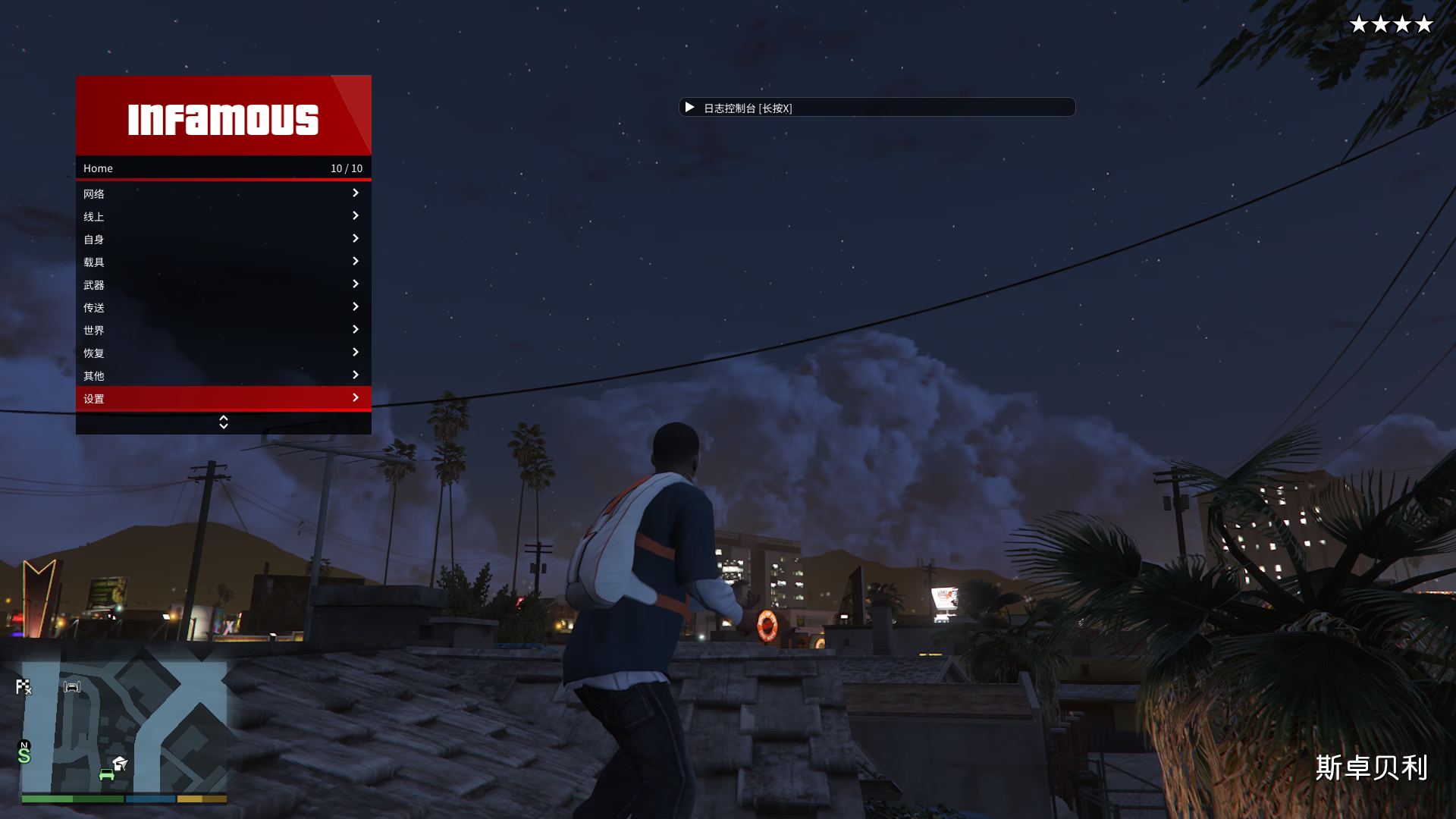This screenshot has height=819, width=1456.
Task: Click the garage marker on the minimap
Action: tap(72, 687)
